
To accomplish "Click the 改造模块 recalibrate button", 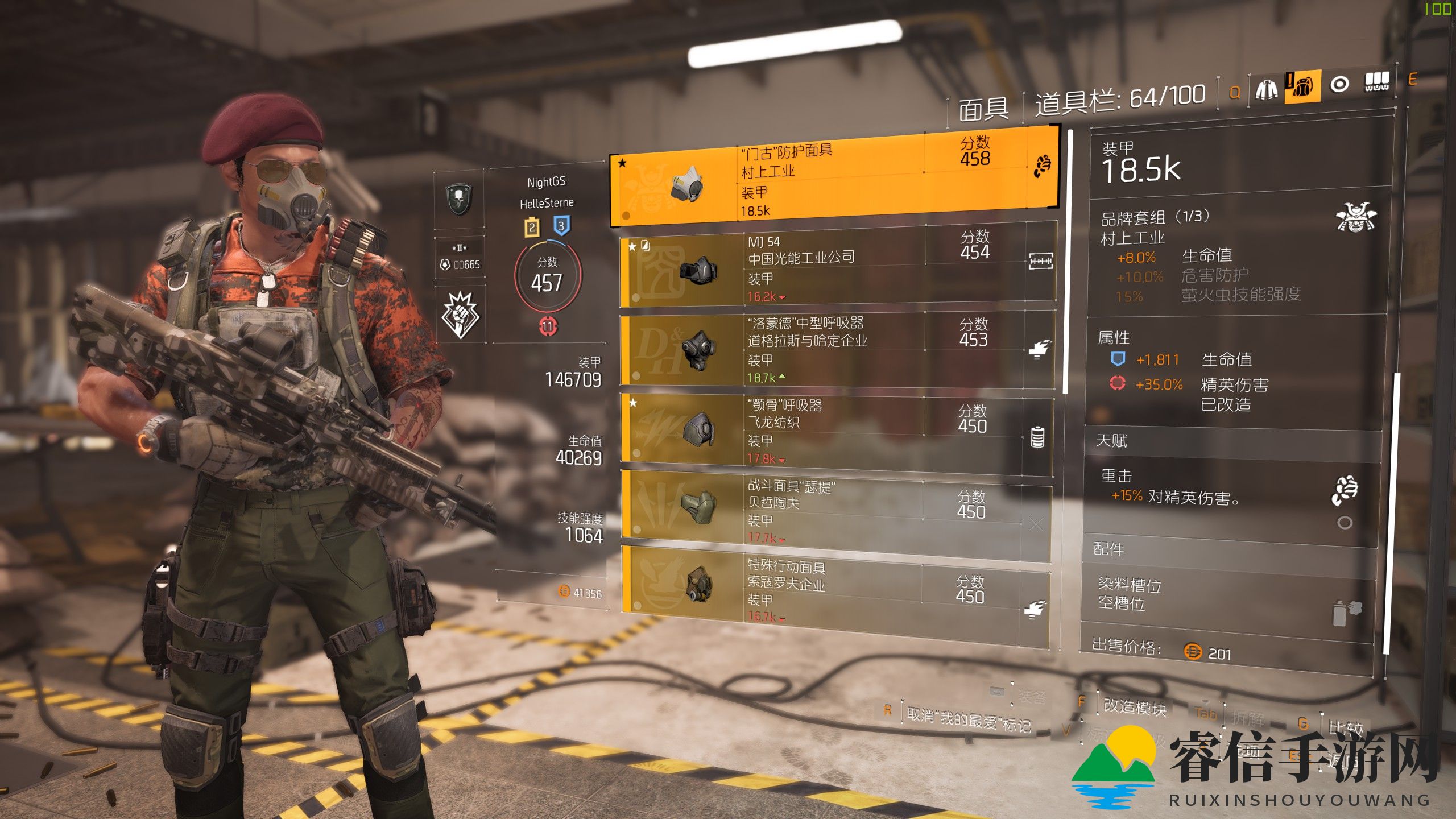I will point(1135,708).
